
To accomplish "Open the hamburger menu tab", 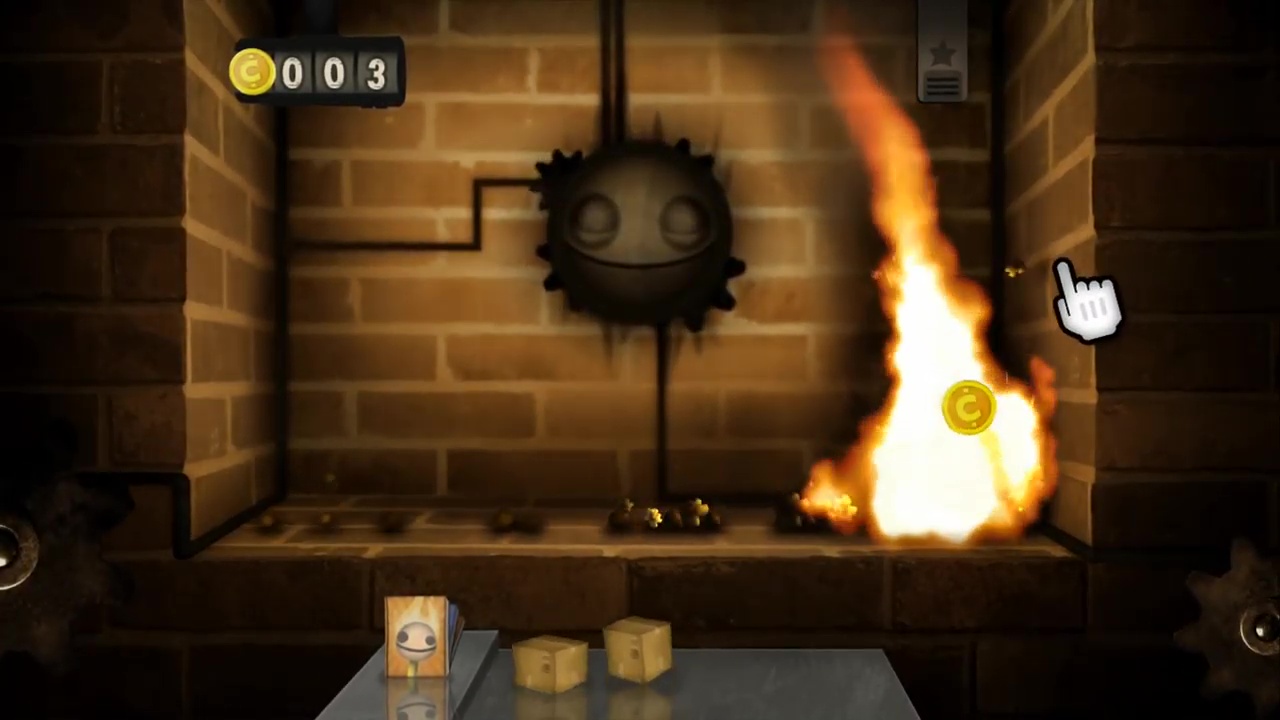I will pos(941,85).
